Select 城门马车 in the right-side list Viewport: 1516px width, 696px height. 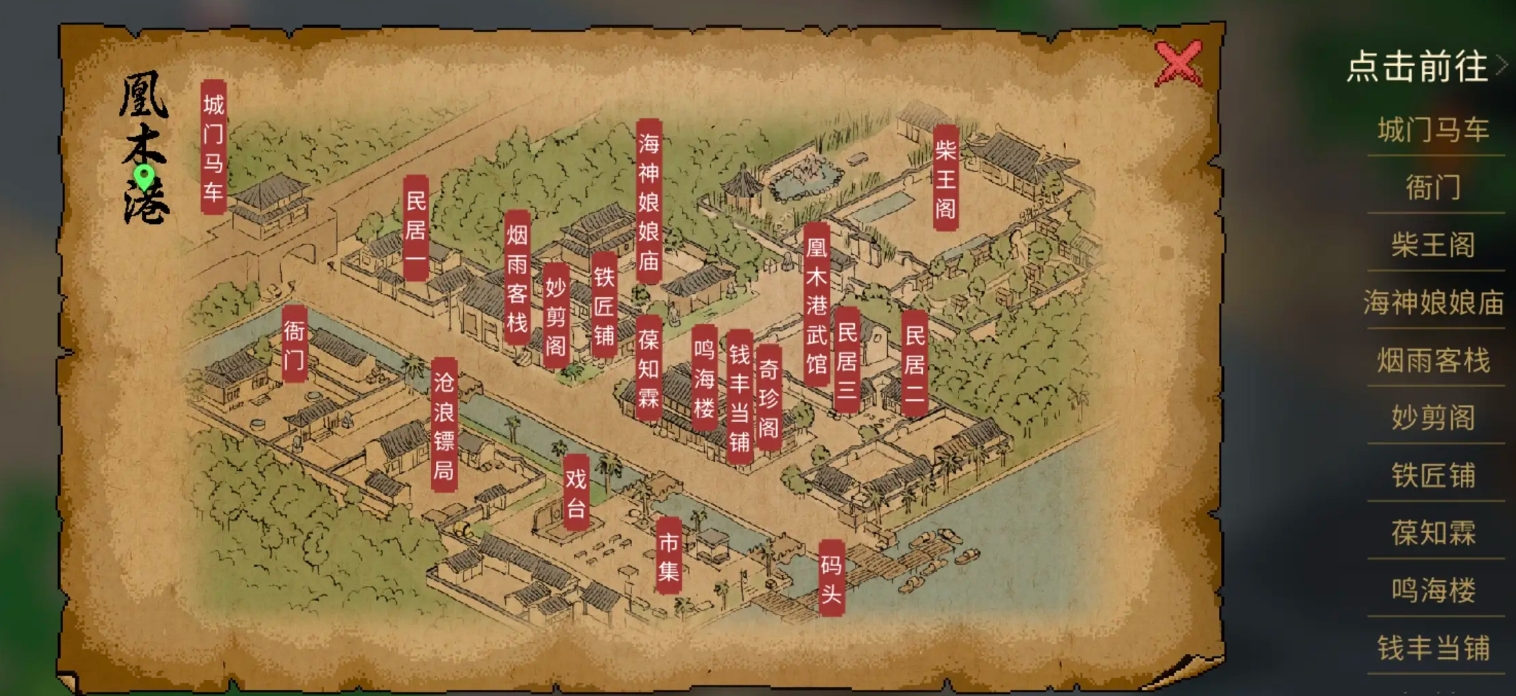[1434, 130]
